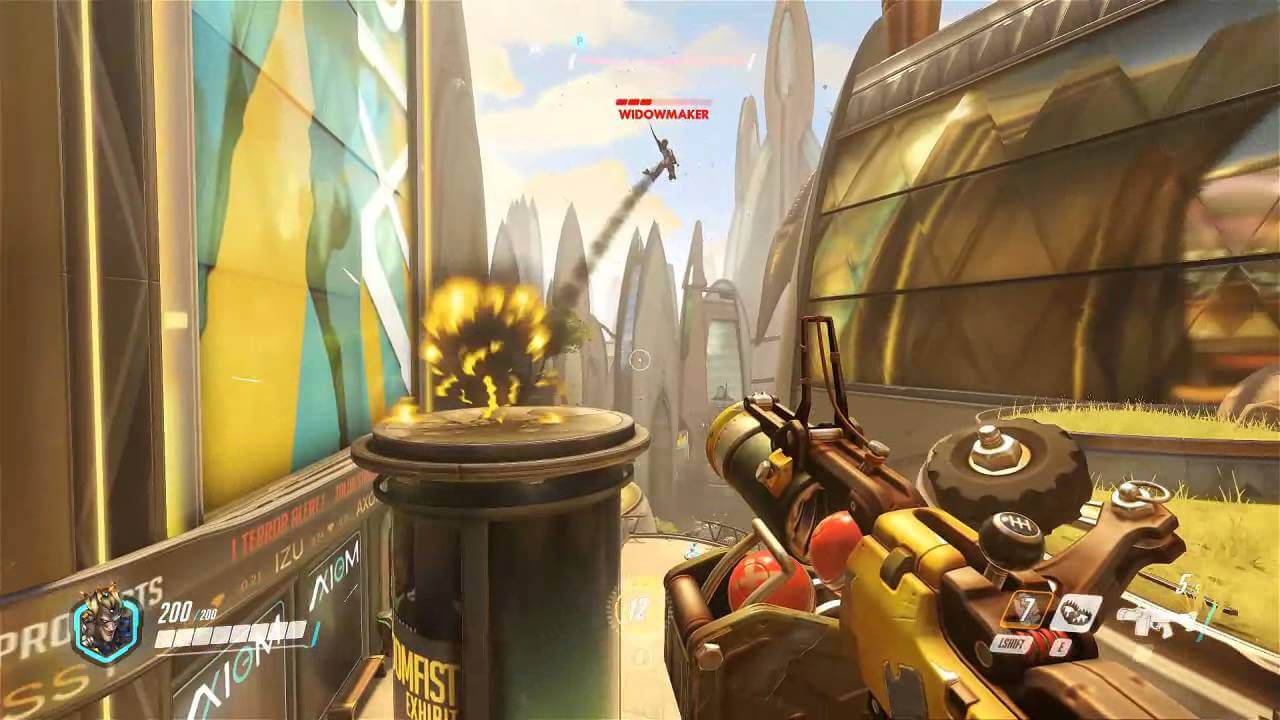Open the ammo counter showing 5 rounds
The height and width of the screenshot is (720, 1280).
point(1184,582)
